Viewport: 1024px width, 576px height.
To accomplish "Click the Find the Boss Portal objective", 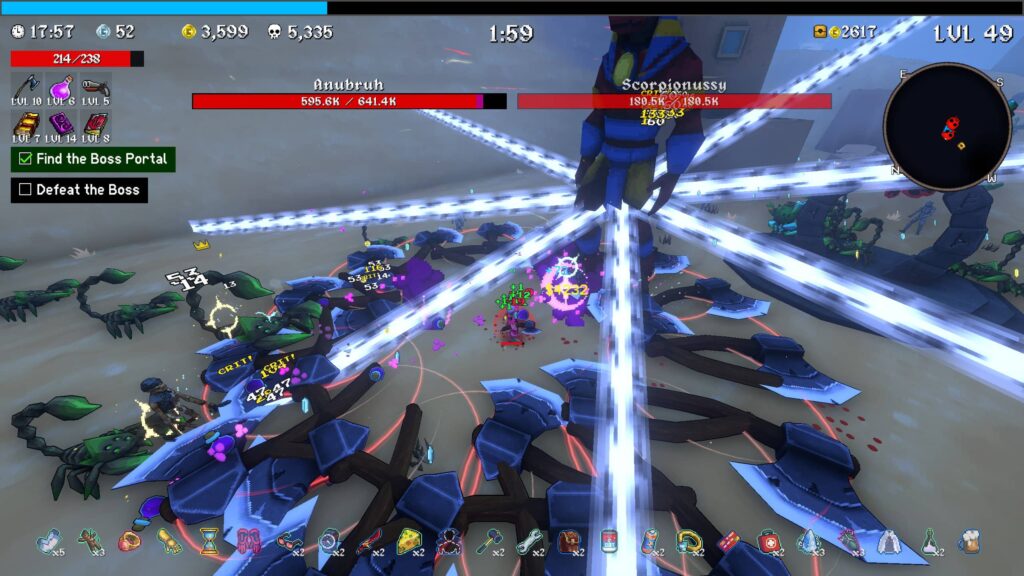I will 93,159.
